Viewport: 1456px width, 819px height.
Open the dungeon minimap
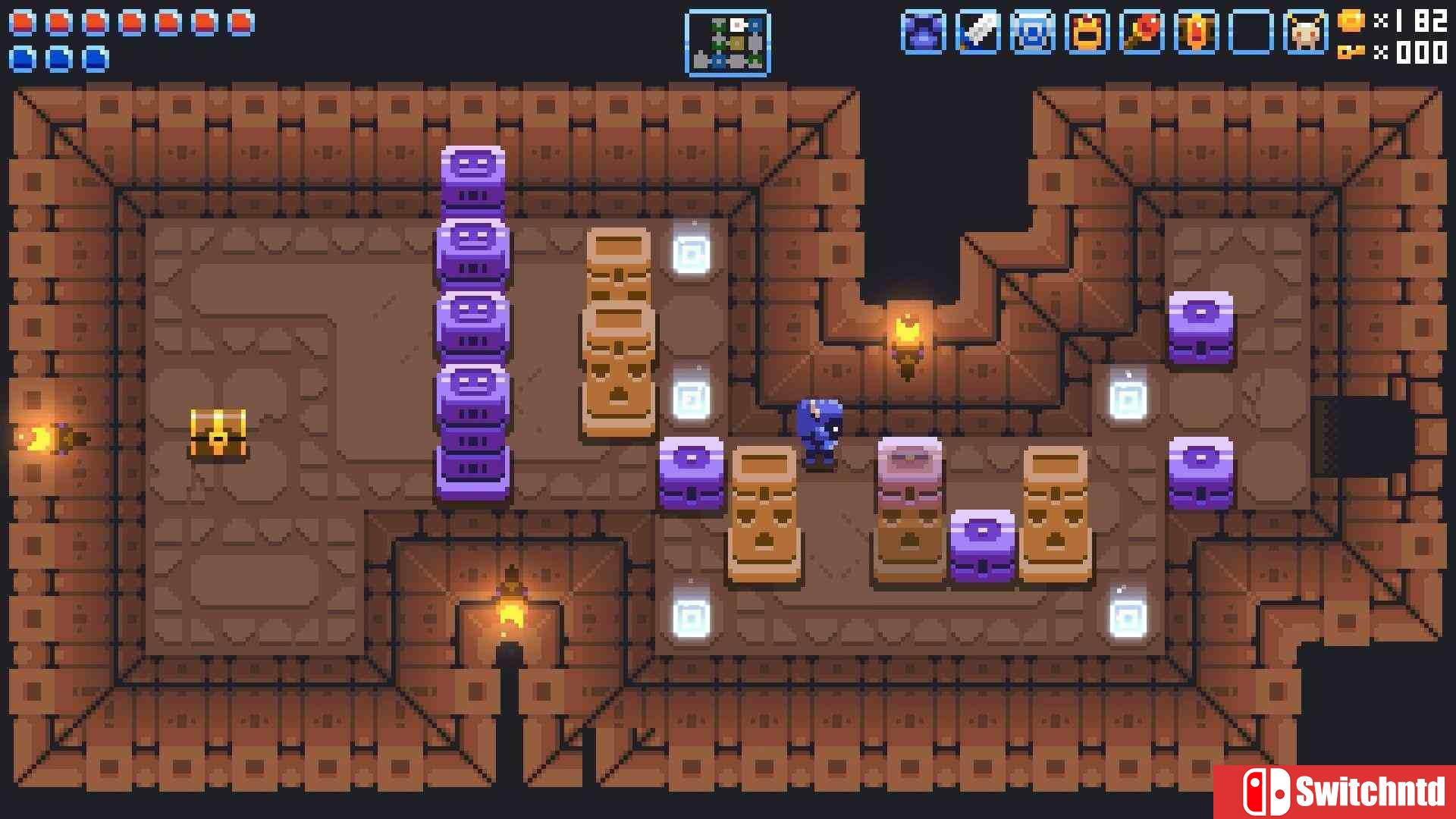[727, 43]
